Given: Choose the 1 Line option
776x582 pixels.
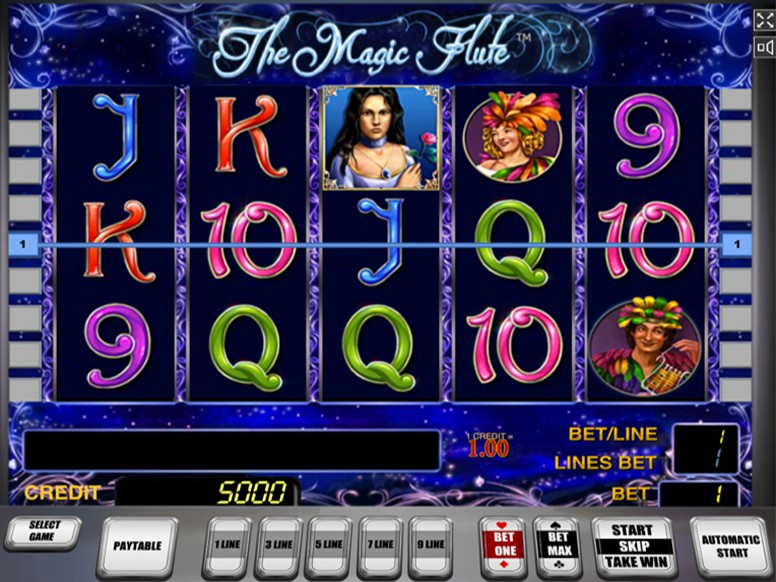Looking at the screenshot, I should coord(229,545).
